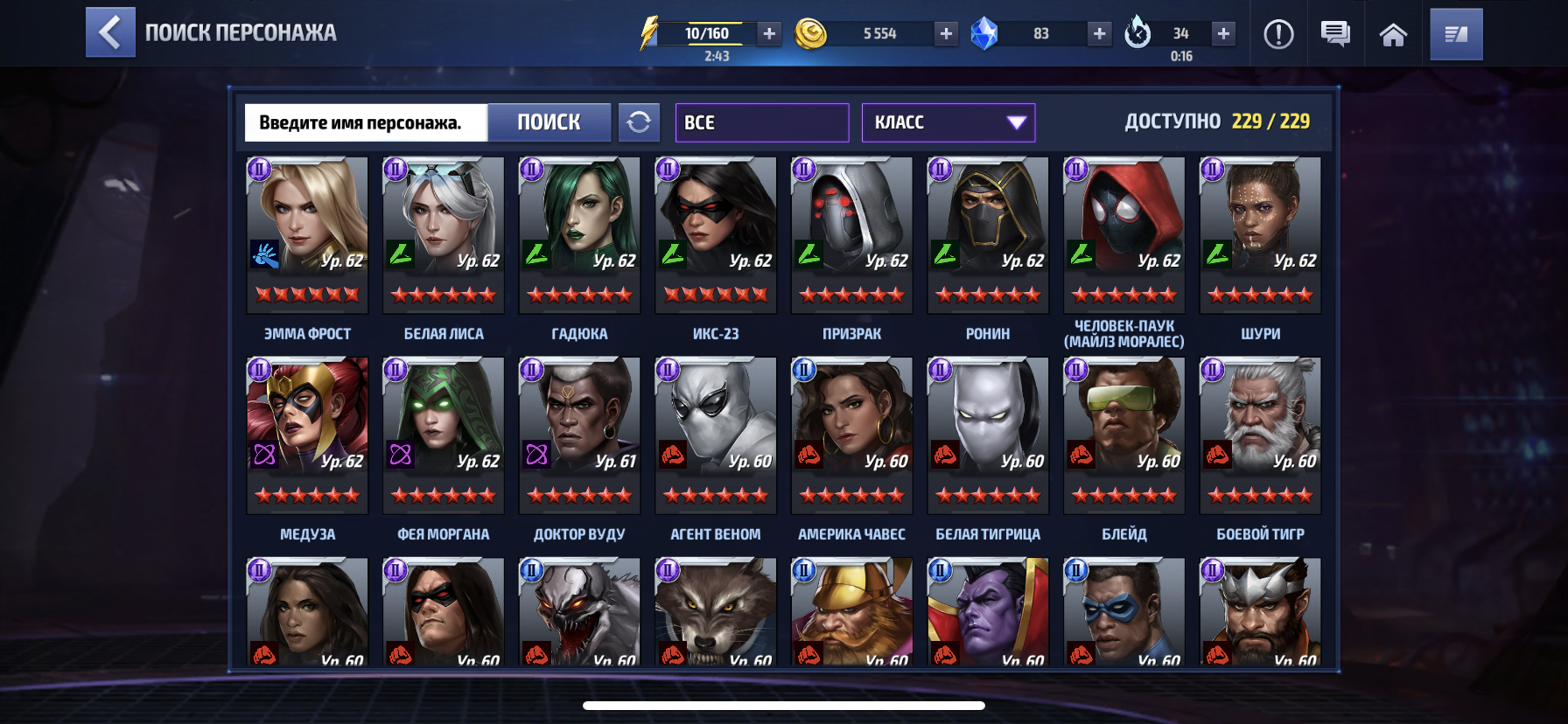
Task: Tap the refresh icon next to ПОИСК
Action: 640,122
